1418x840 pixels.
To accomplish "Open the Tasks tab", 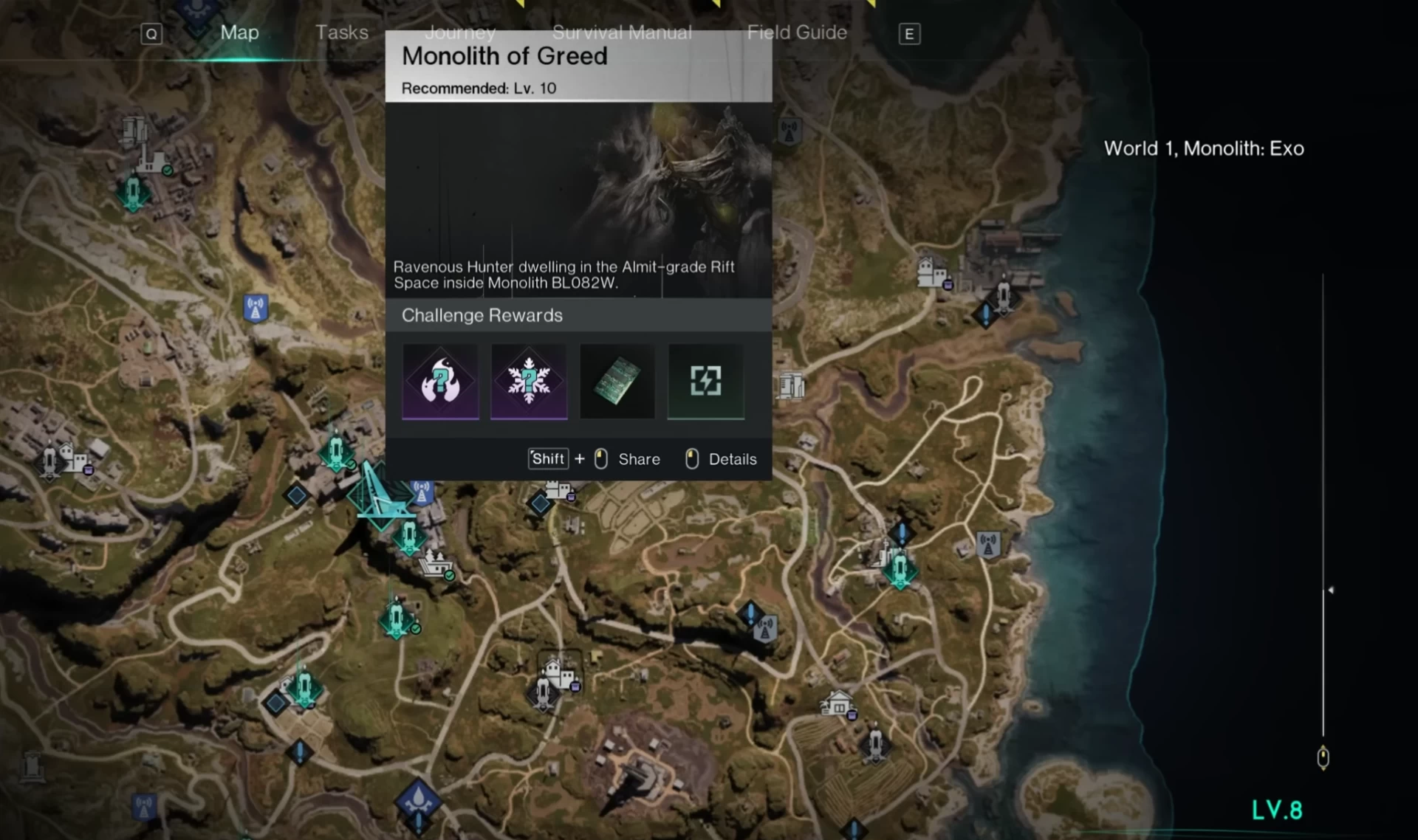I will (341, 32).
